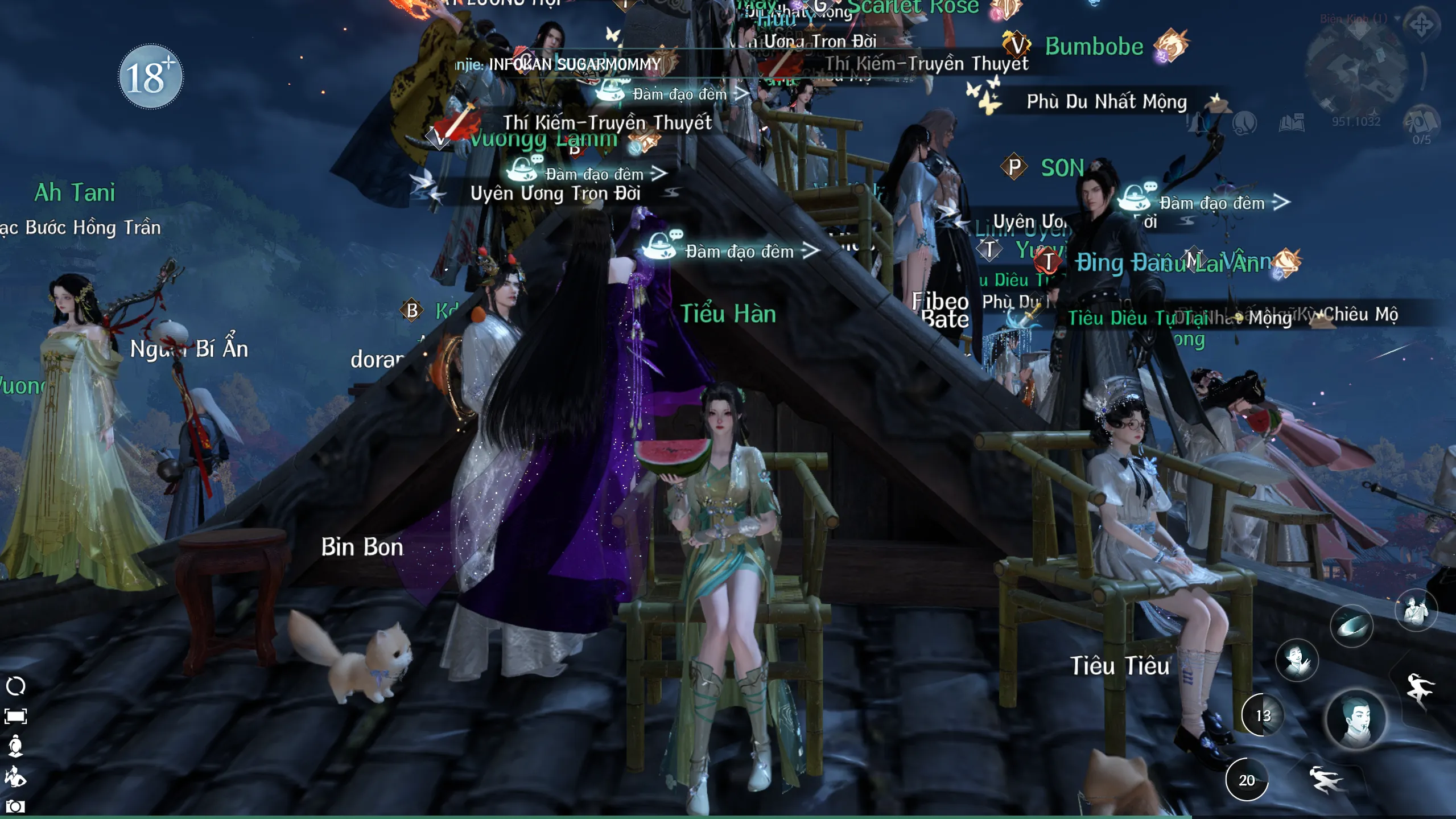1456x819 pixels.
Task: Open the open-book with chat bubble icon
Action: click(x=1291, y=123)
